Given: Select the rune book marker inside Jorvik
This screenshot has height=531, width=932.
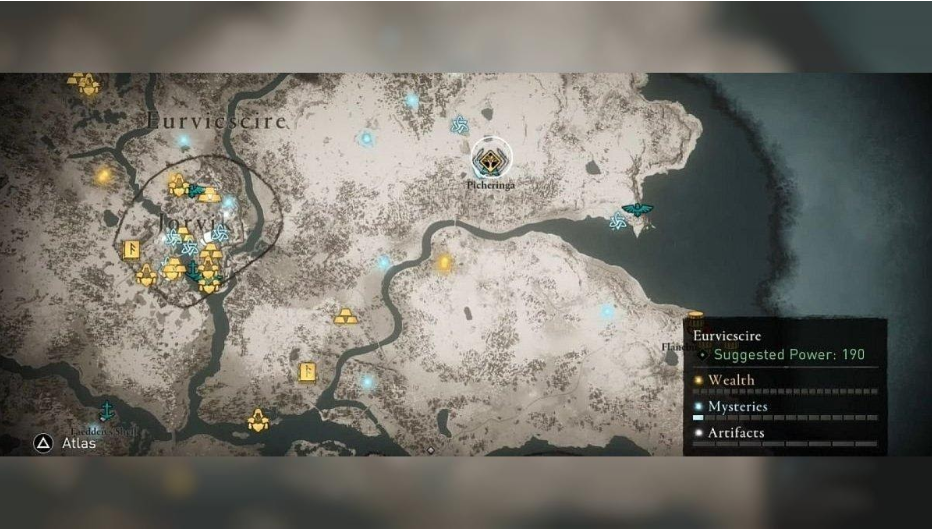Looking at the screenshot, I should click(x=130, y=250).
